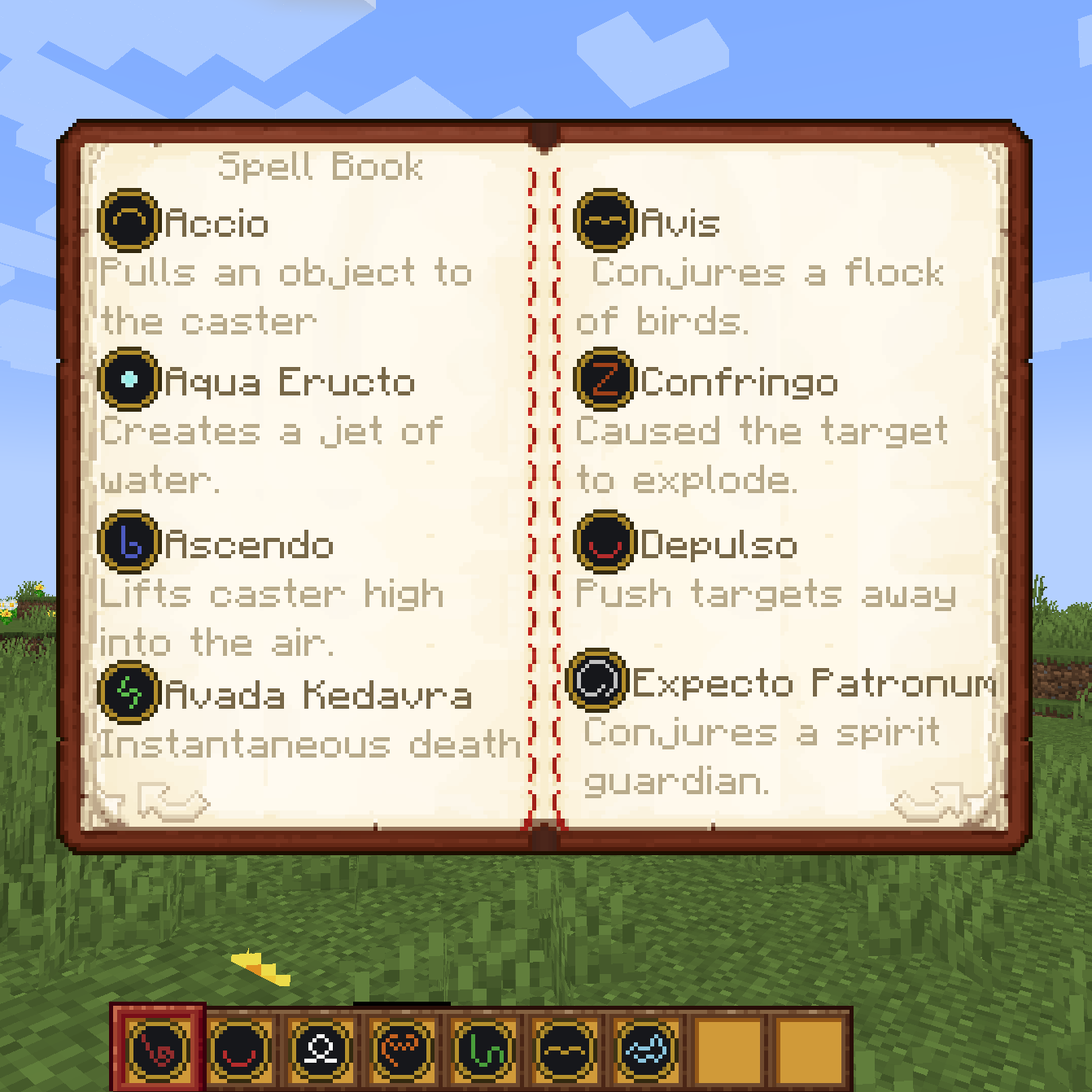Click the Avis spell icon

(x=604, y=220)
